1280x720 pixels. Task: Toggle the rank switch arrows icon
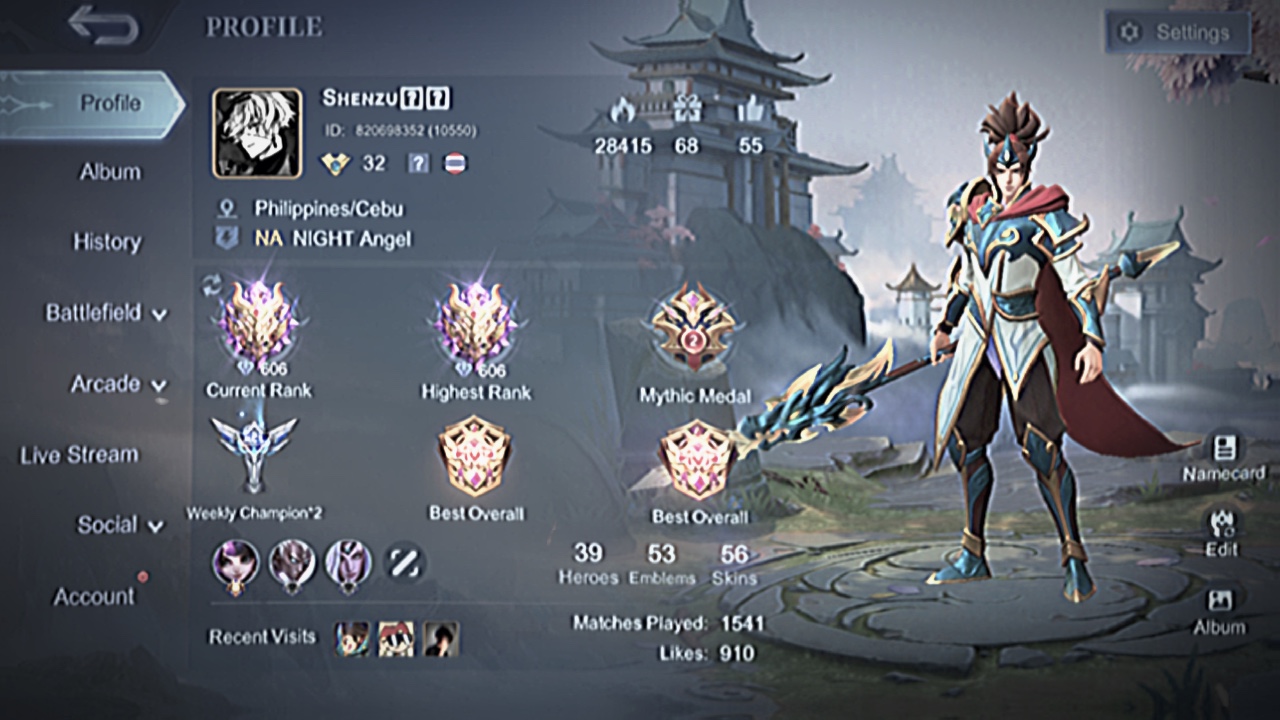pyautogui.click(x=211, y=285)
